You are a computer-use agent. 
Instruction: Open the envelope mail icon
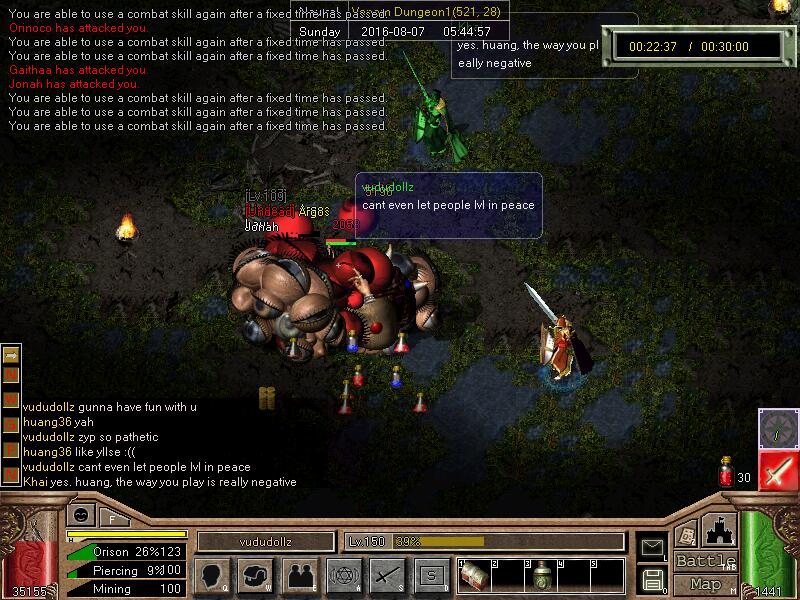[x=652, y=547]
